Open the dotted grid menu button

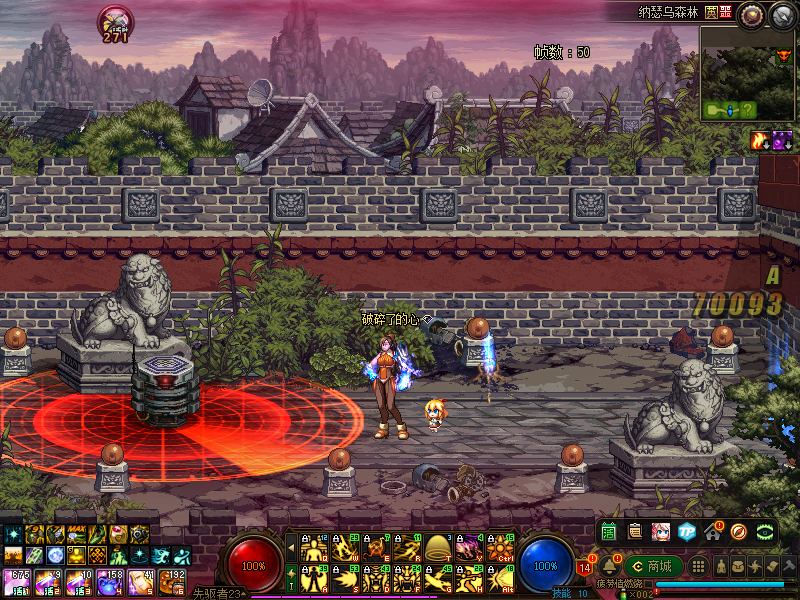[x=699, y=566]
